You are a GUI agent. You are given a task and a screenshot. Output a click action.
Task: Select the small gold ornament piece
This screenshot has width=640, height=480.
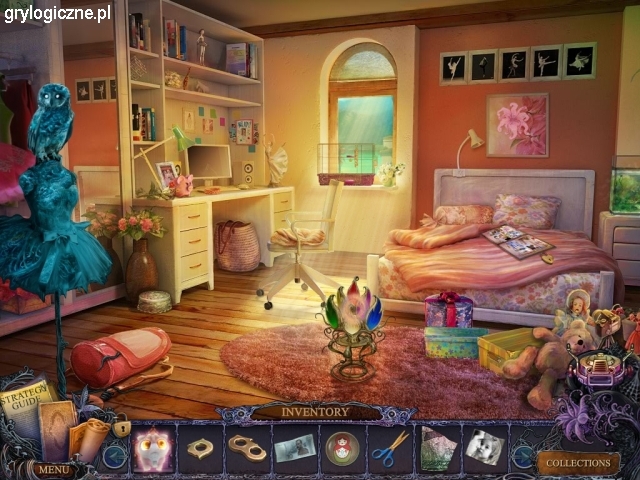200,447
